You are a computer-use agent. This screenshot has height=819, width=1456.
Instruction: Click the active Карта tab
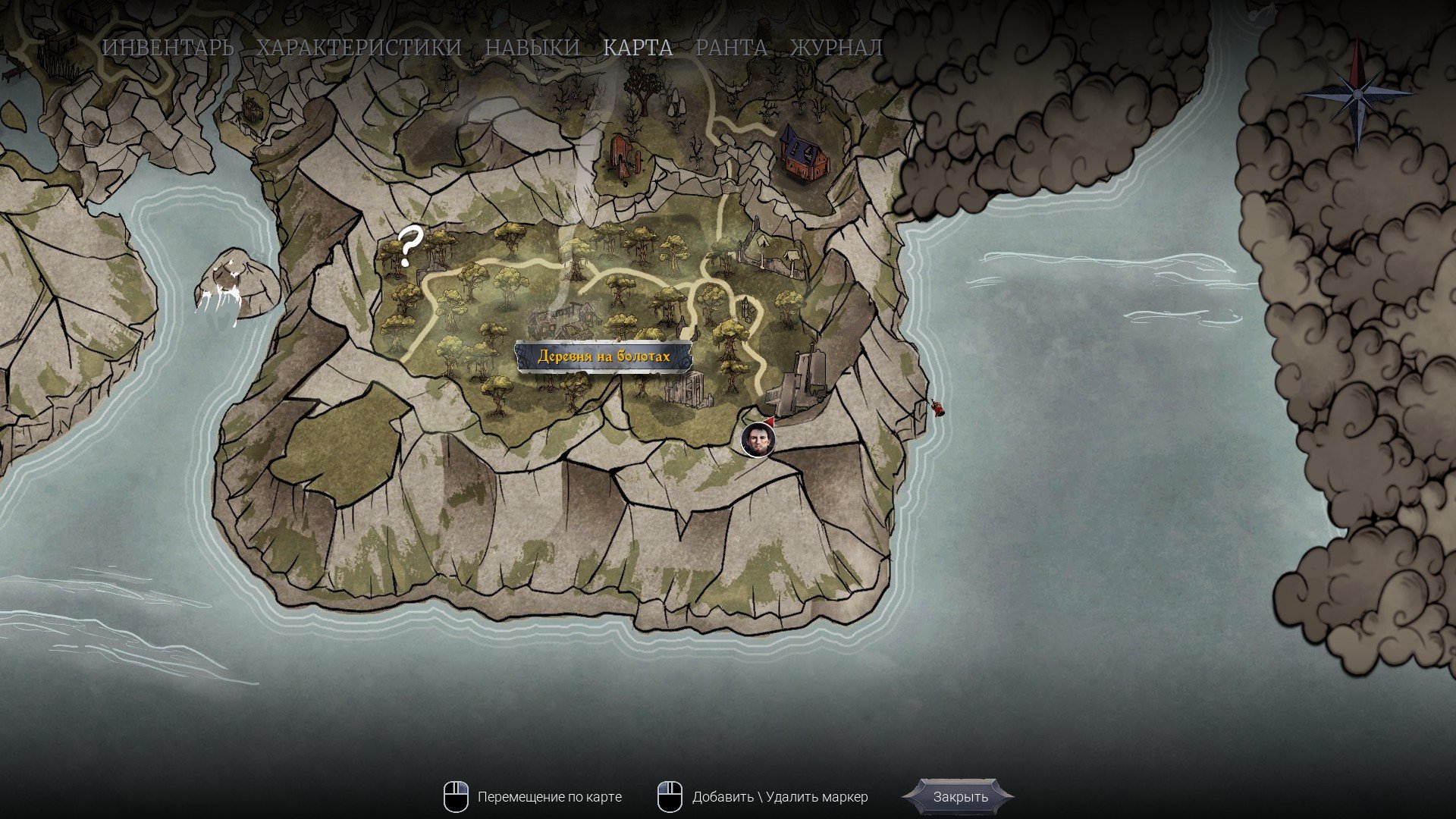click(638, 48)
